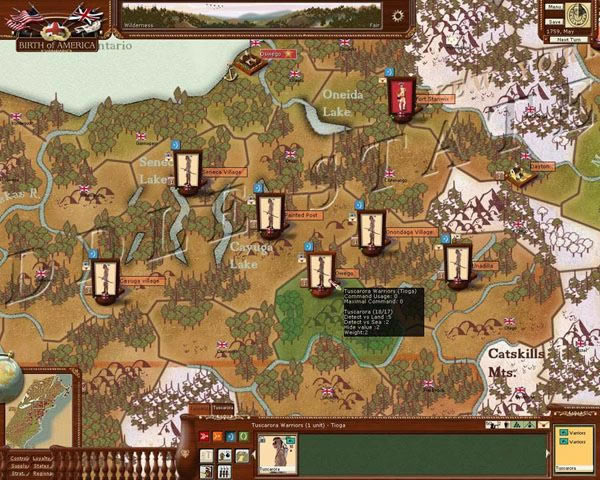Viewport: 600px width, 480px height.
Task: Select the Fort Stanwix unit on the map
Action: 401,96
